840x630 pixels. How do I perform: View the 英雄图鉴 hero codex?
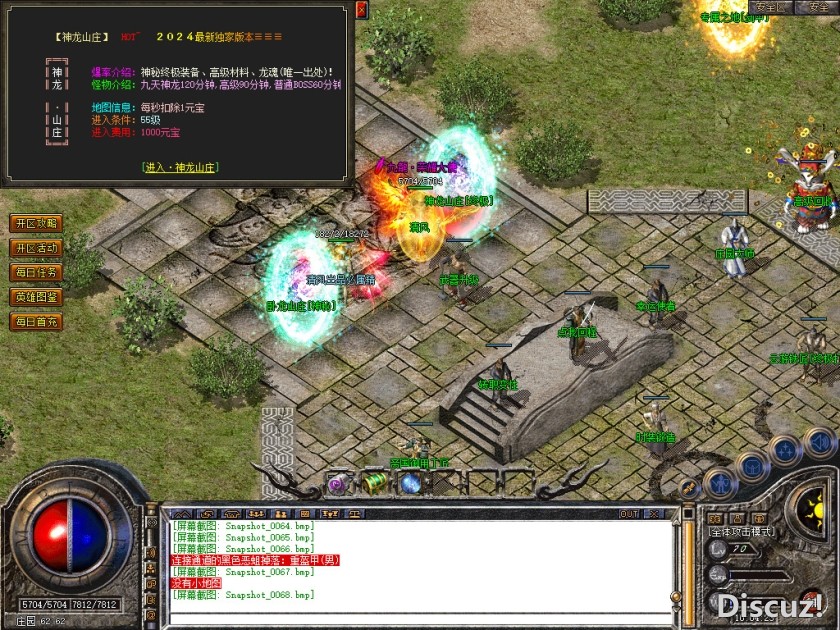pyautogui.click(x=35, y=297)
